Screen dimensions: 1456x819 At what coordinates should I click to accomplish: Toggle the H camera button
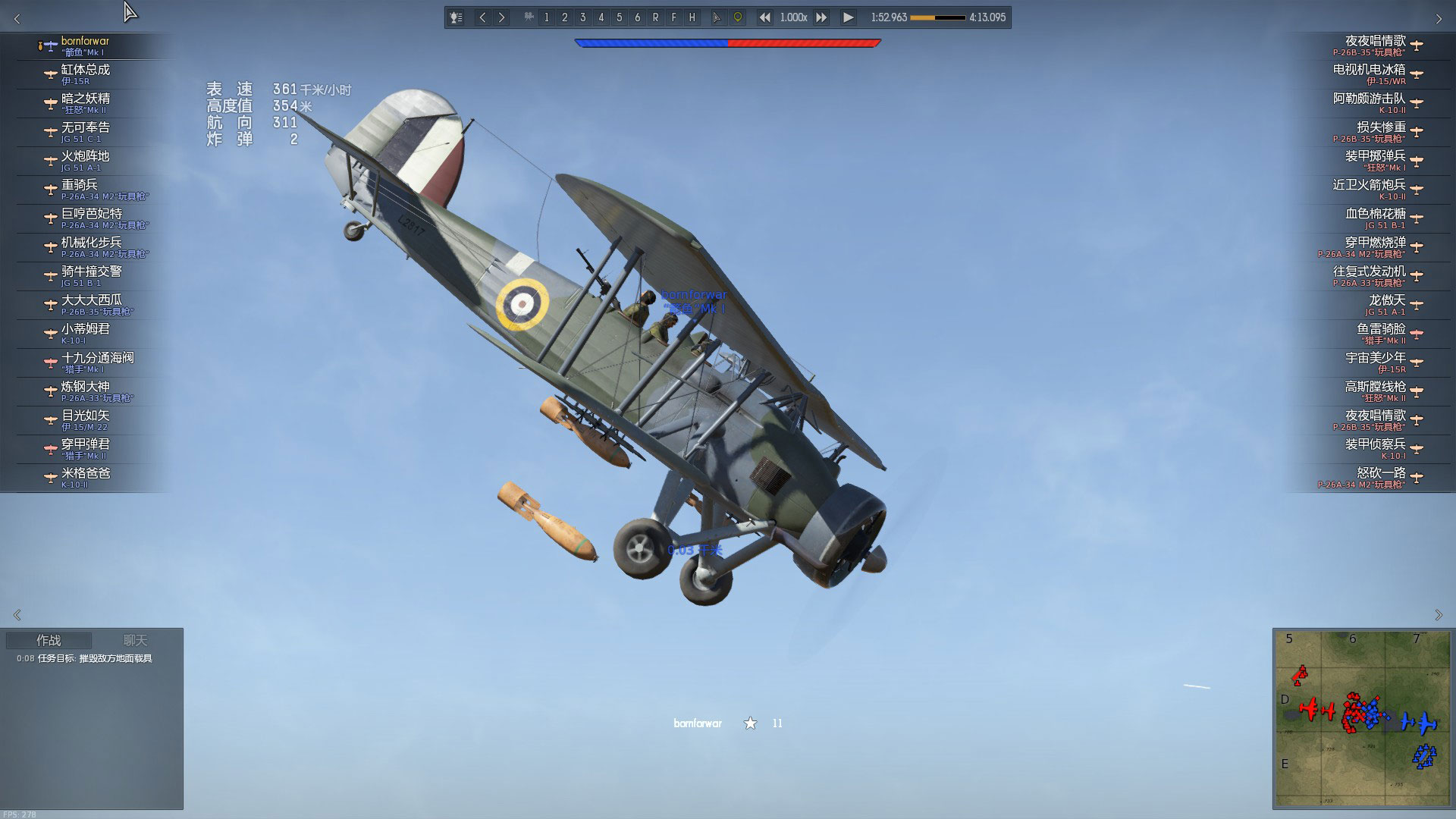click(x=692, y=17)
